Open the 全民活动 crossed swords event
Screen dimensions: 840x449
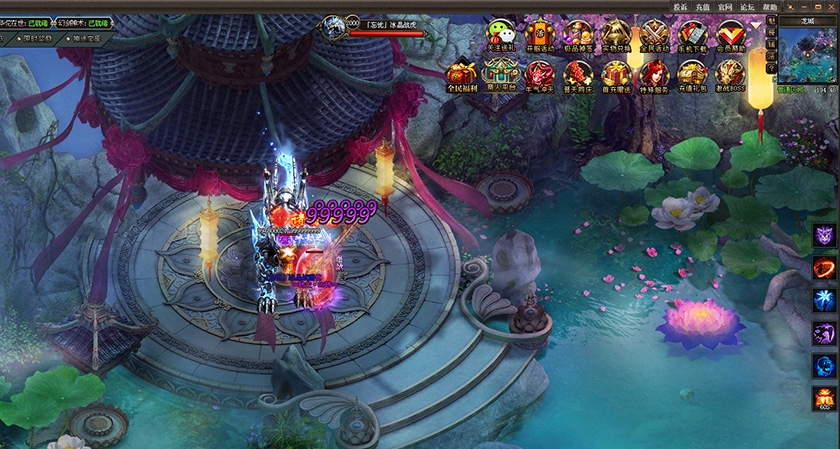654,33
